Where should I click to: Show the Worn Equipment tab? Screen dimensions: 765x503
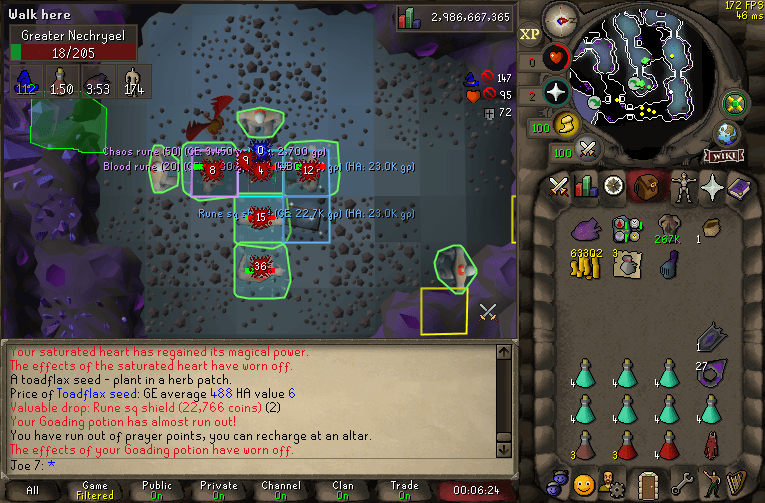coord(684,186)
